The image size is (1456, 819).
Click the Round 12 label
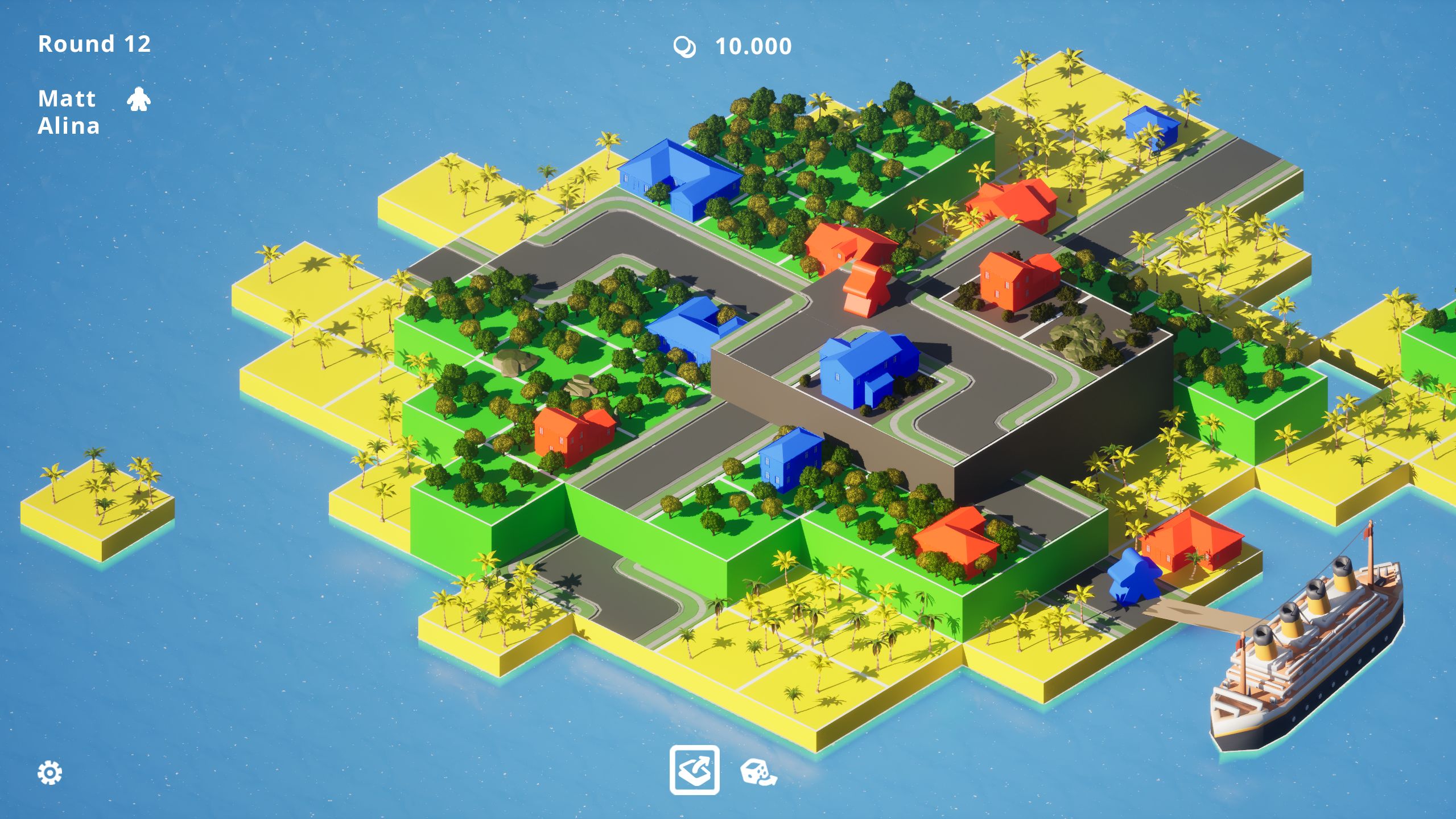pyautogui.click(x=94, y=43)
